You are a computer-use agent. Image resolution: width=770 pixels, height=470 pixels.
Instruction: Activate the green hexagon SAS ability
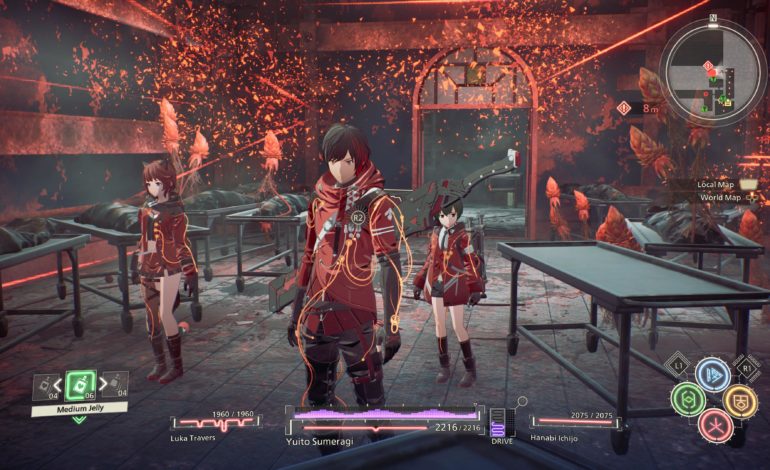pyautogui.click(x=687, y=400)
